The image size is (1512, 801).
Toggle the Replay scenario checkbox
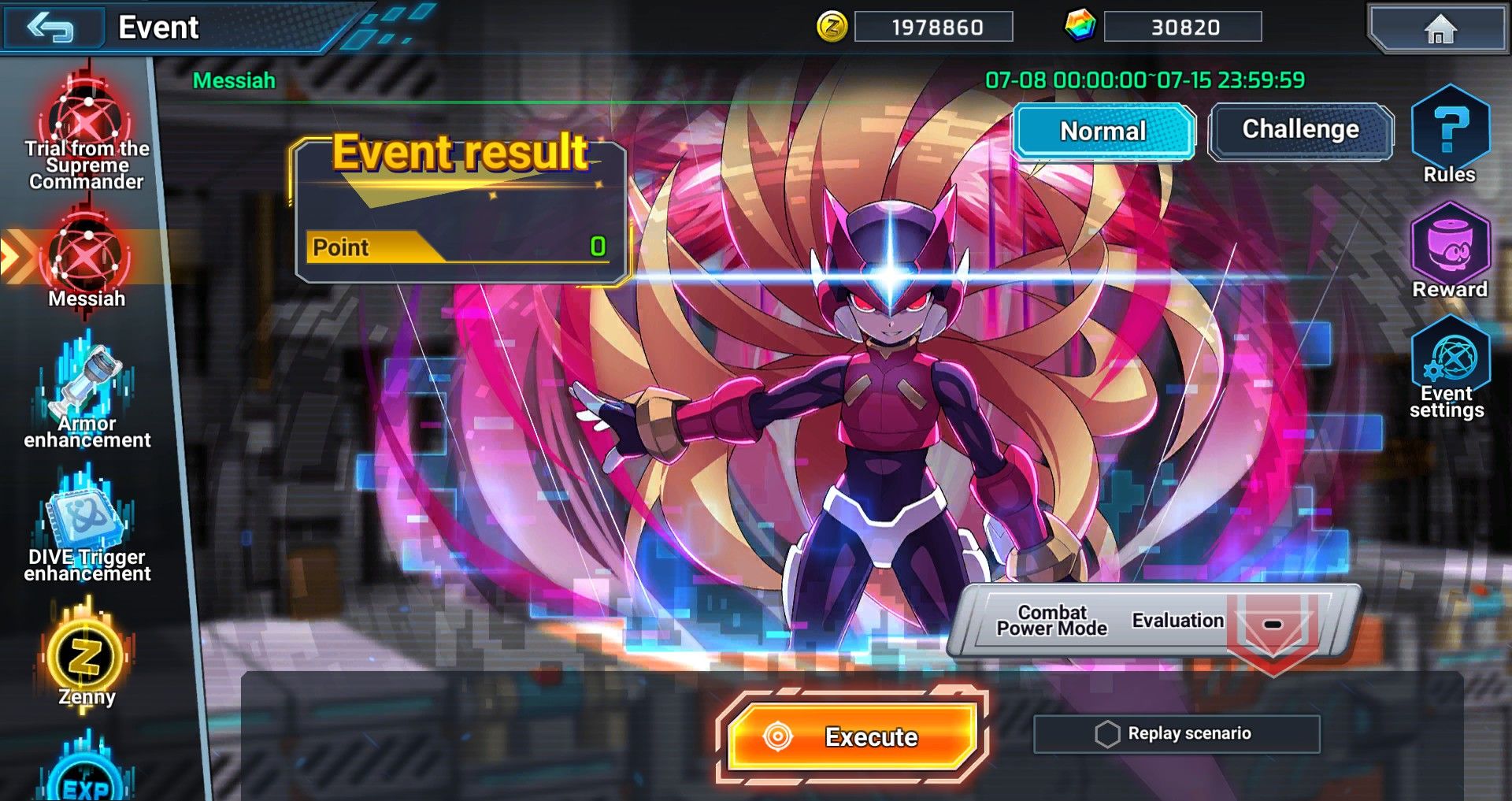coord(1107,734)
